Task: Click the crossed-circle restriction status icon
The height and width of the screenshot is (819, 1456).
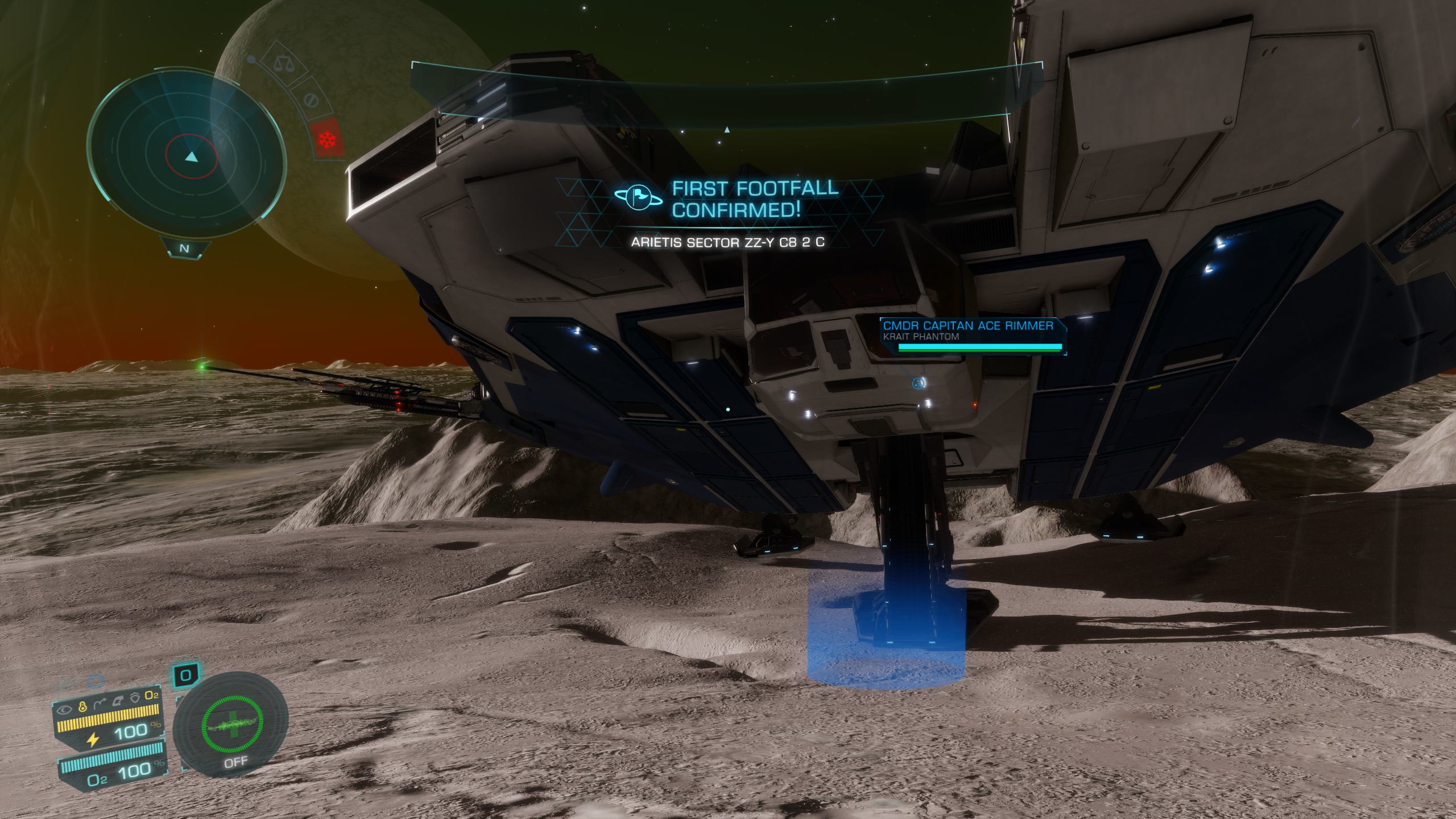Action: [311, 101]
